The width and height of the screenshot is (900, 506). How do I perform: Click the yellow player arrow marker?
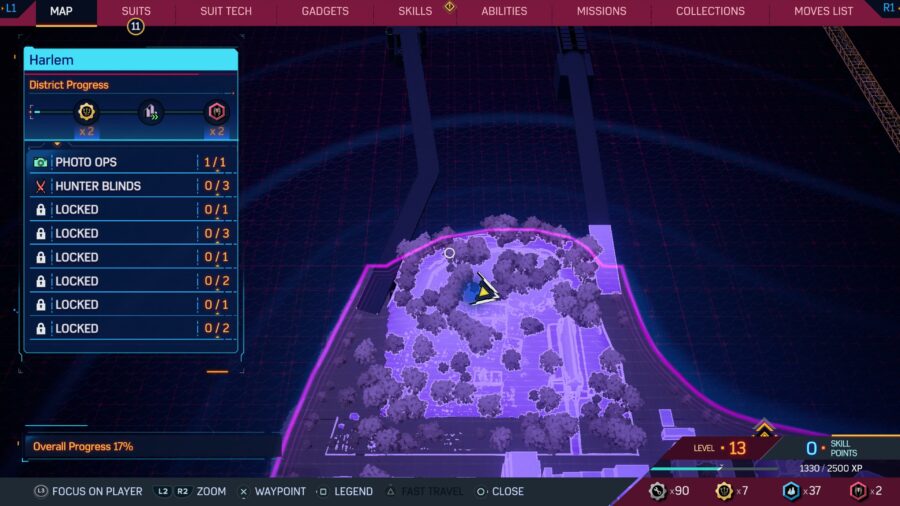pyautogui.click(x=486, y=291)
